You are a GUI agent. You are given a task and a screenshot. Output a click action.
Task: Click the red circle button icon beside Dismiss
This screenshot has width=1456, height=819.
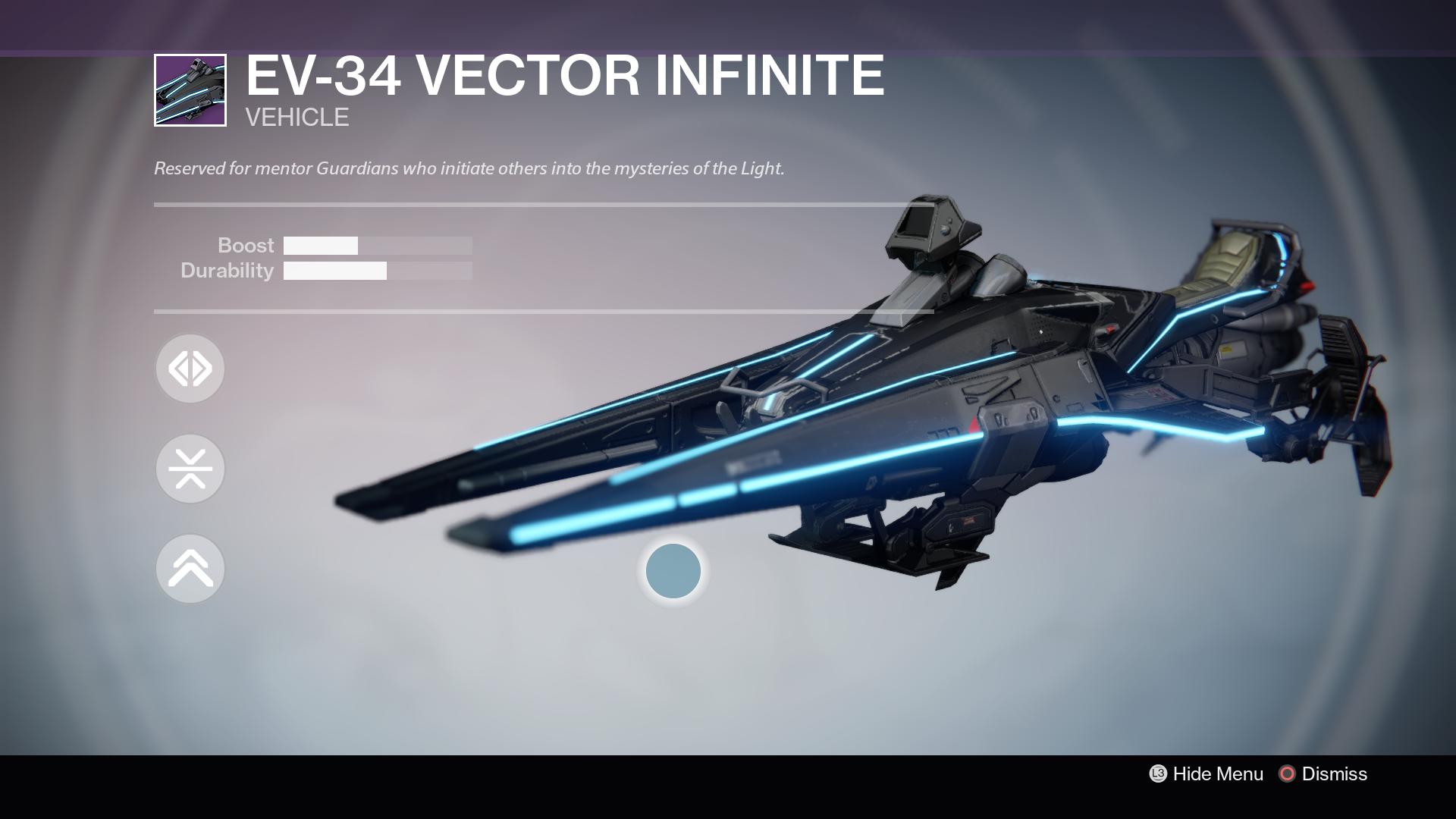pyautogui.click(x=1286, y=774)
